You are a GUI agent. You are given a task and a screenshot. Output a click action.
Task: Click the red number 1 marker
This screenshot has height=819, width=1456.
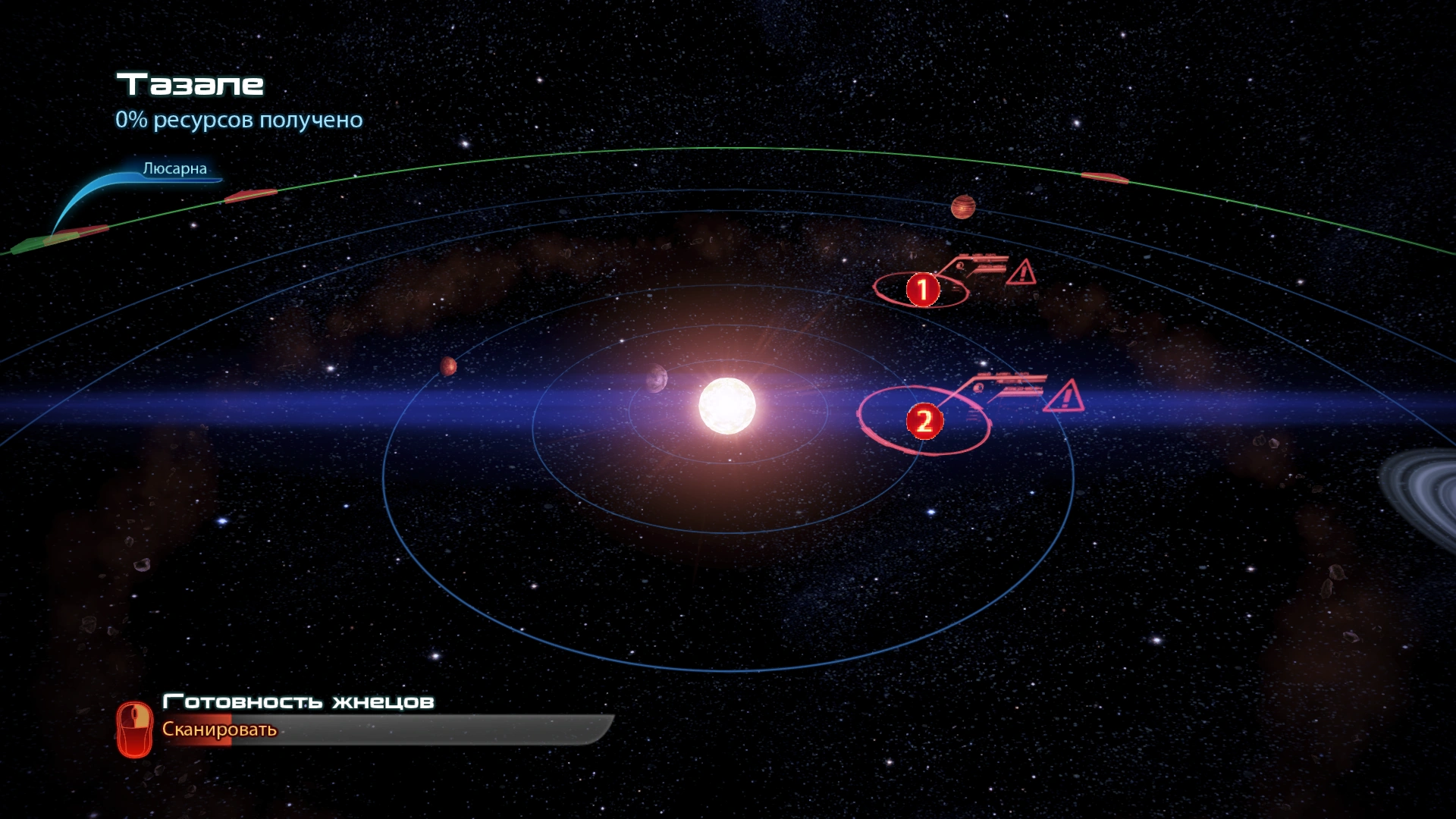[x=922, y=290]
